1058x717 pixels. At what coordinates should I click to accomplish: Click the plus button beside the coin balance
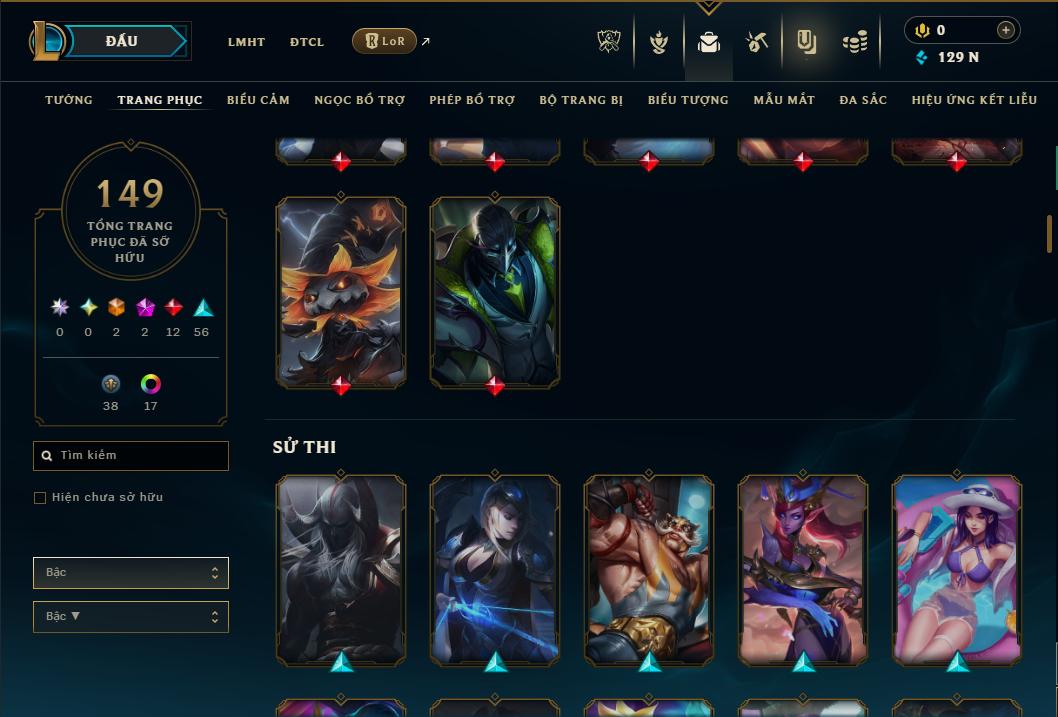1006,30
